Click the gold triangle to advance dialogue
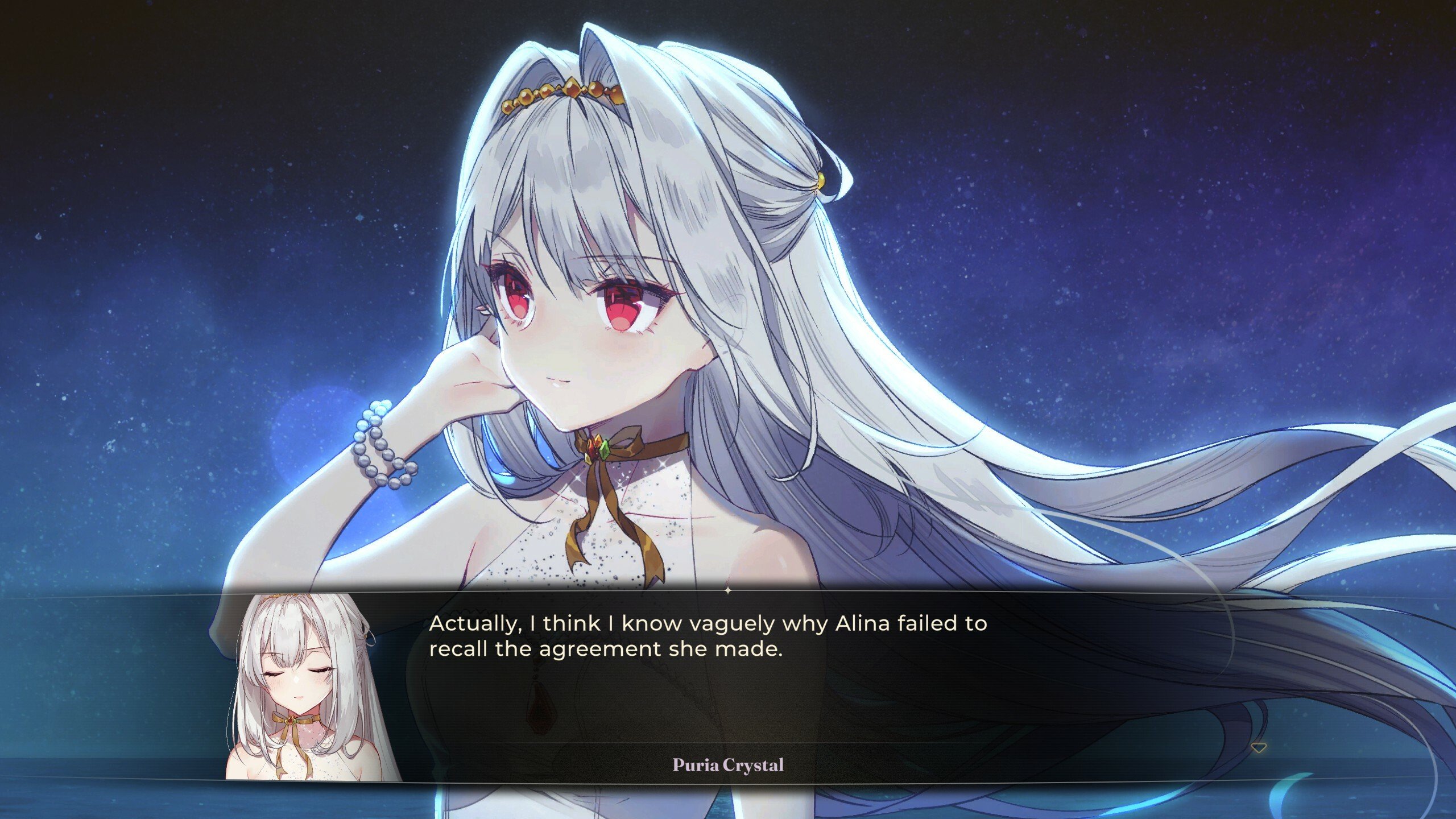Screen dimensions: 1456x819 click(x=1259, y=748)
